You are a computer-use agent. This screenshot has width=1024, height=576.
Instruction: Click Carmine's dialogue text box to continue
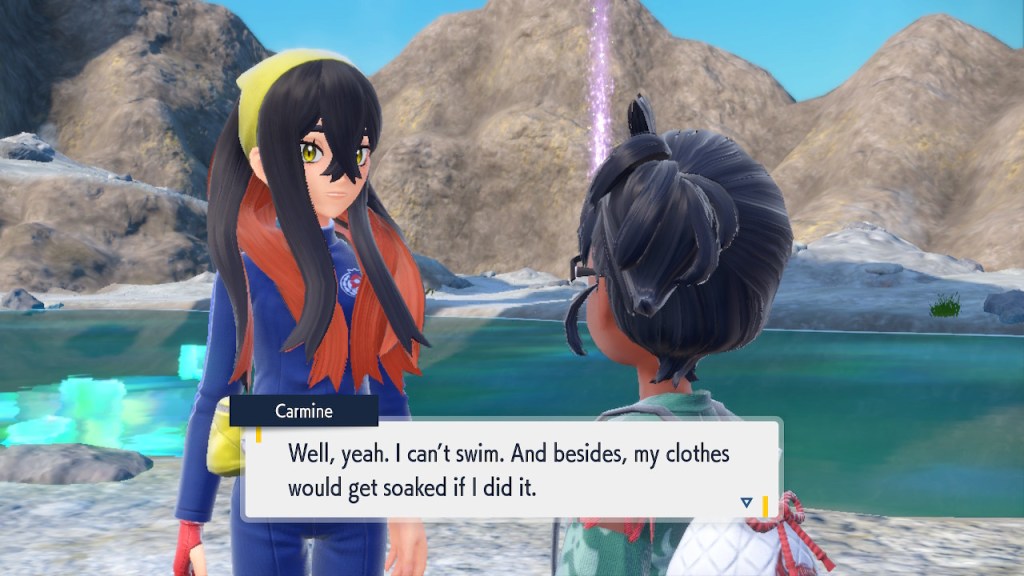(510, 470)
